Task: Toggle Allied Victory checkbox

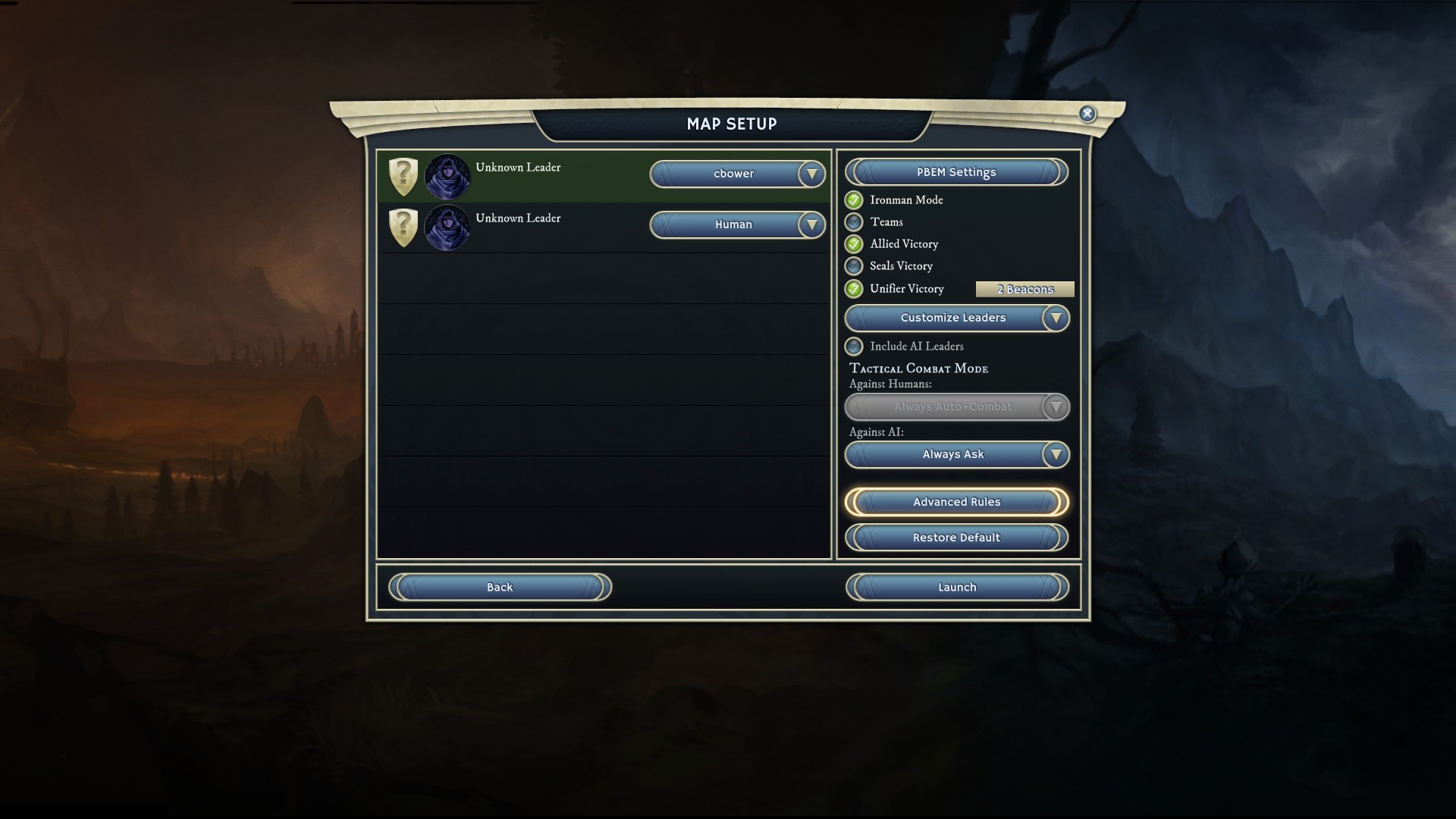Action: pyautogui.click(x=854, y=244)
